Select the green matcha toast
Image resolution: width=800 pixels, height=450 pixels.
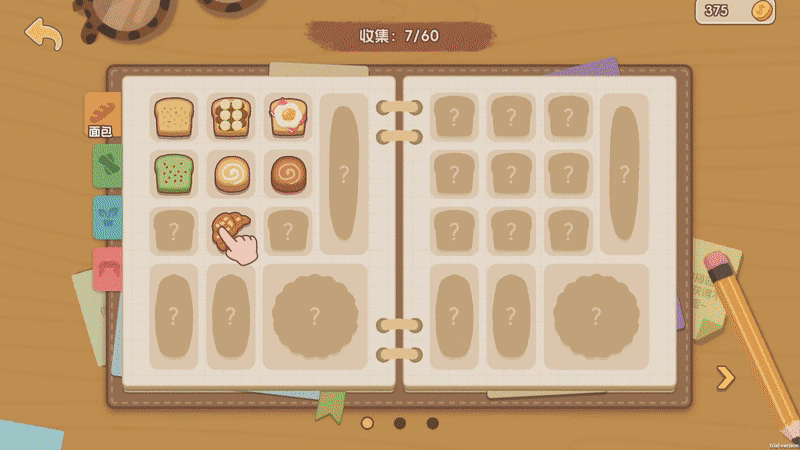pyautogui.click(x=174, y=174)
